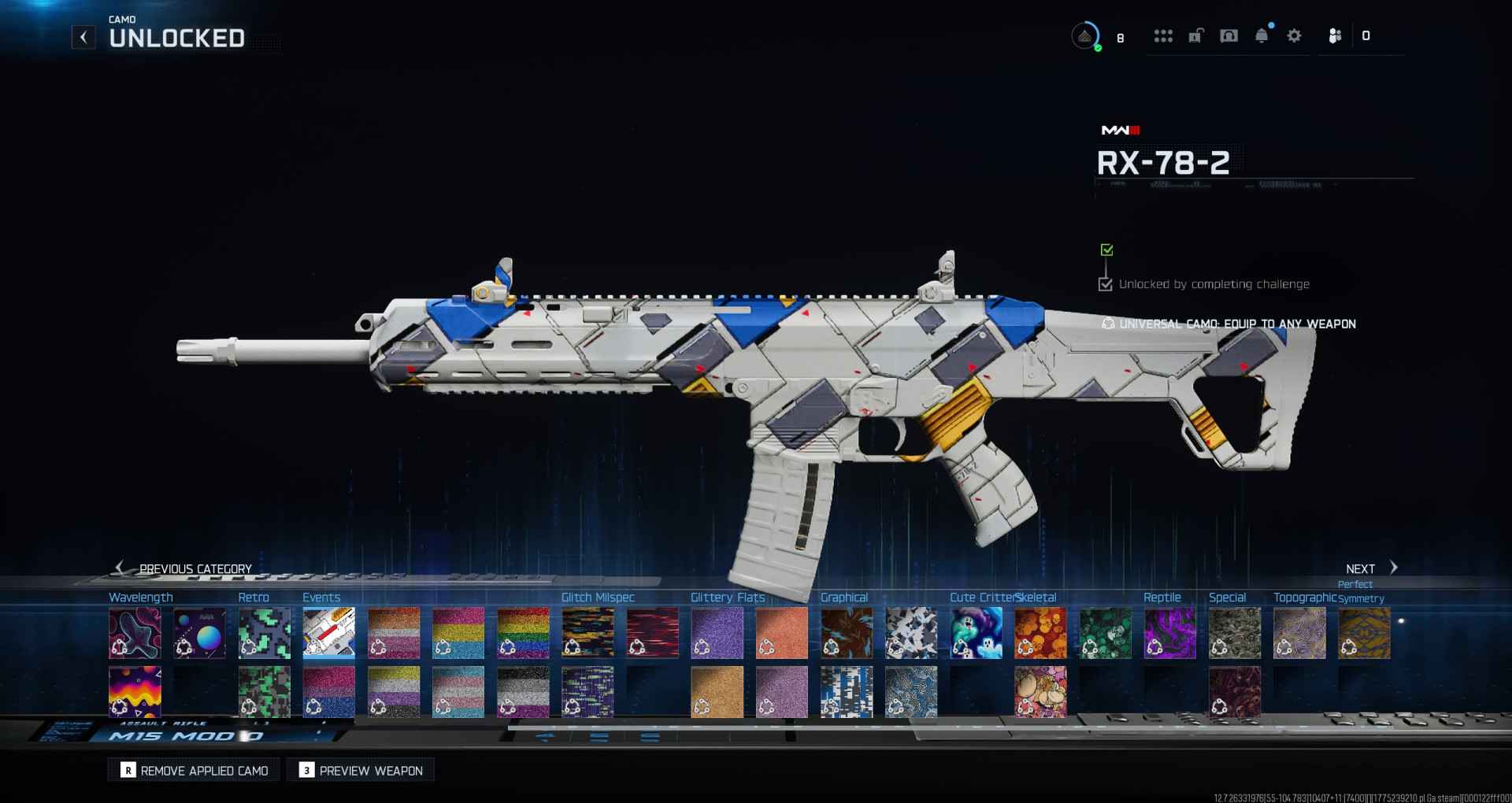Click the PREVIOUS CATEGORY chevron
This screenshot has width=1512, height=803.
tap(120, 568)
